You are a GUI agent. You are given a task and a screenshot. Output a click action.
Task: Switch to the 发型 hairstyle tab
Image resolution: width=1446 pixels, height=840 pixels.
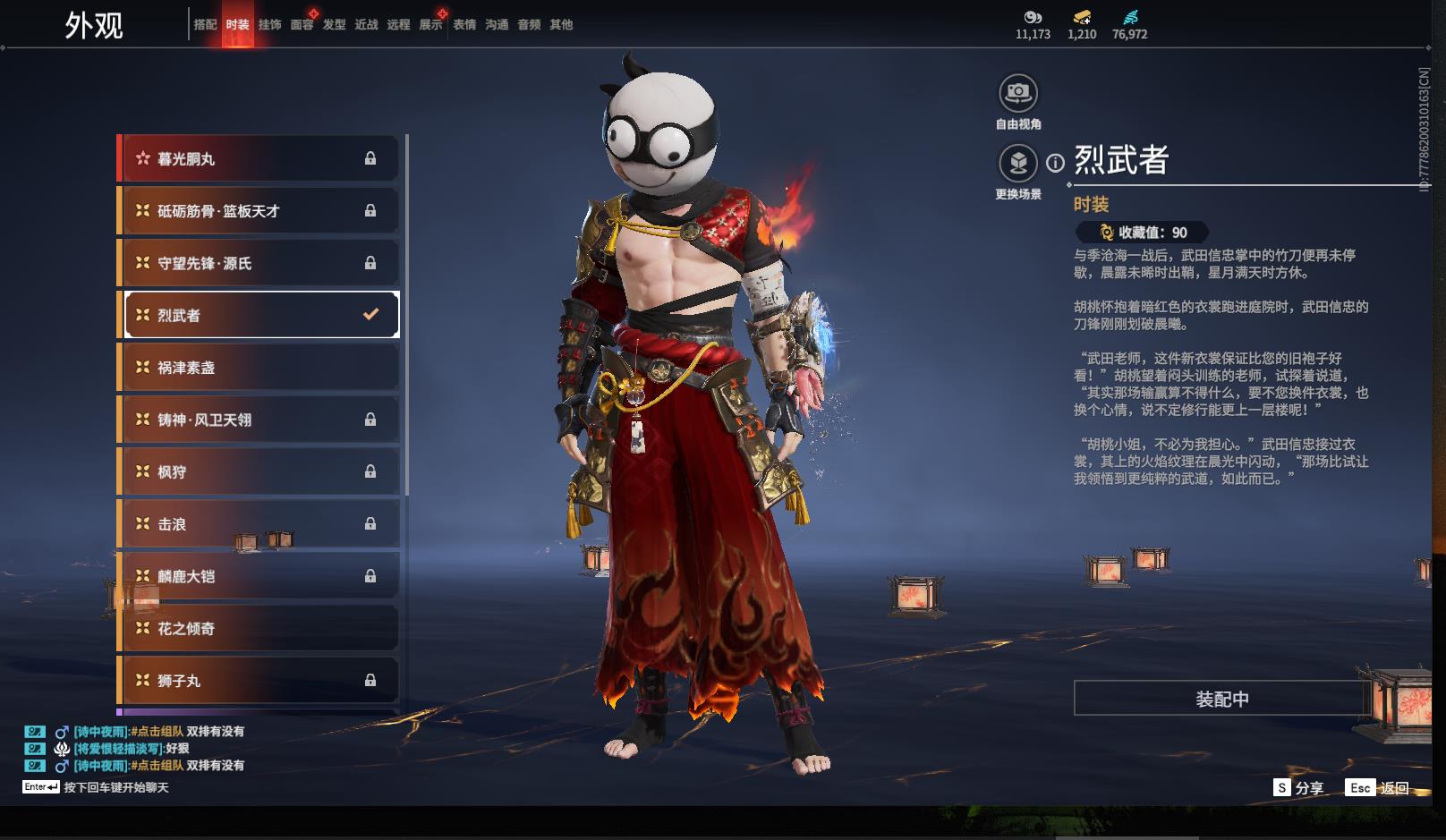point(334,25)
